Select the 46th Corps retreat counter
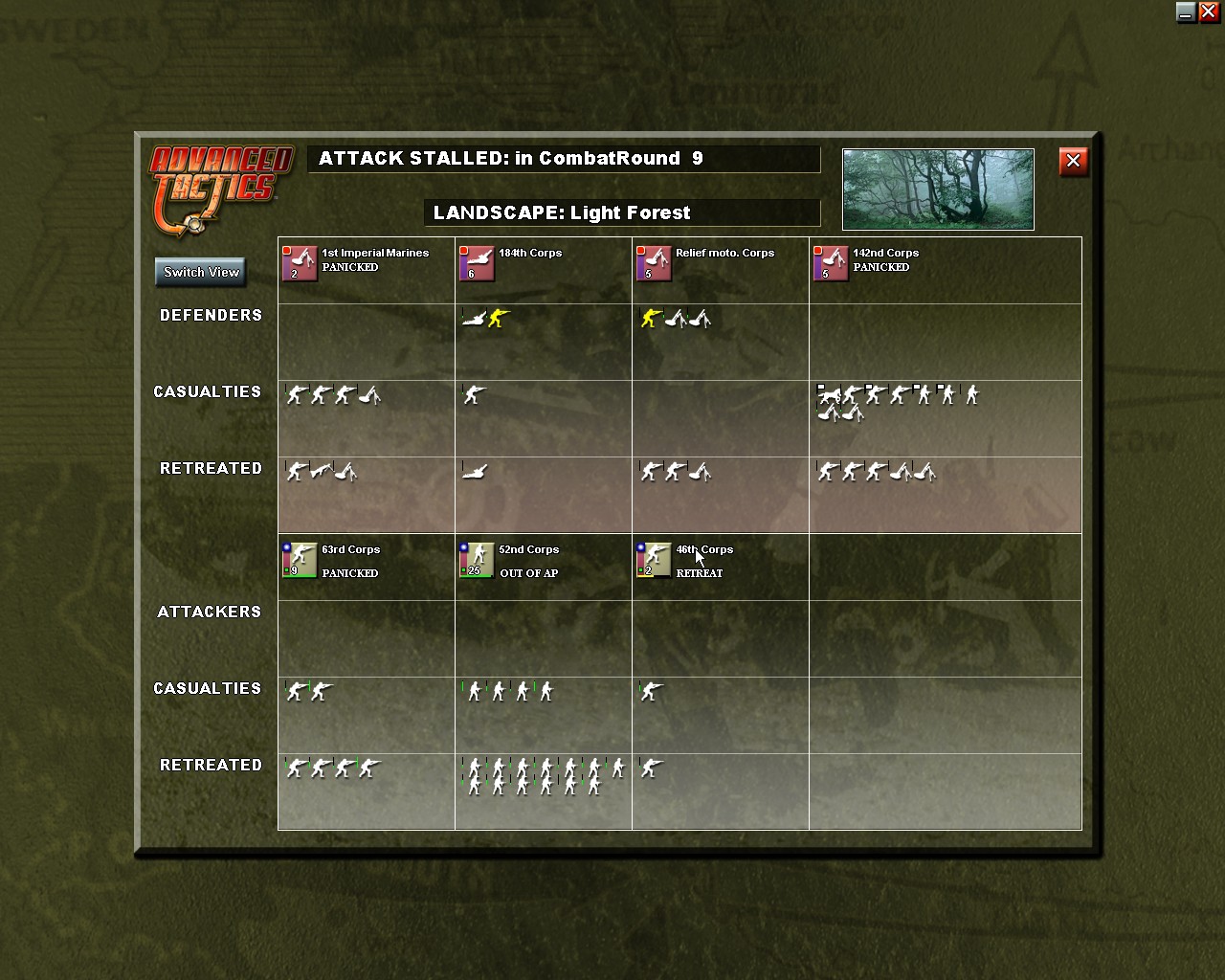The width and height of the screenshot is (1225, 980). 653,561
